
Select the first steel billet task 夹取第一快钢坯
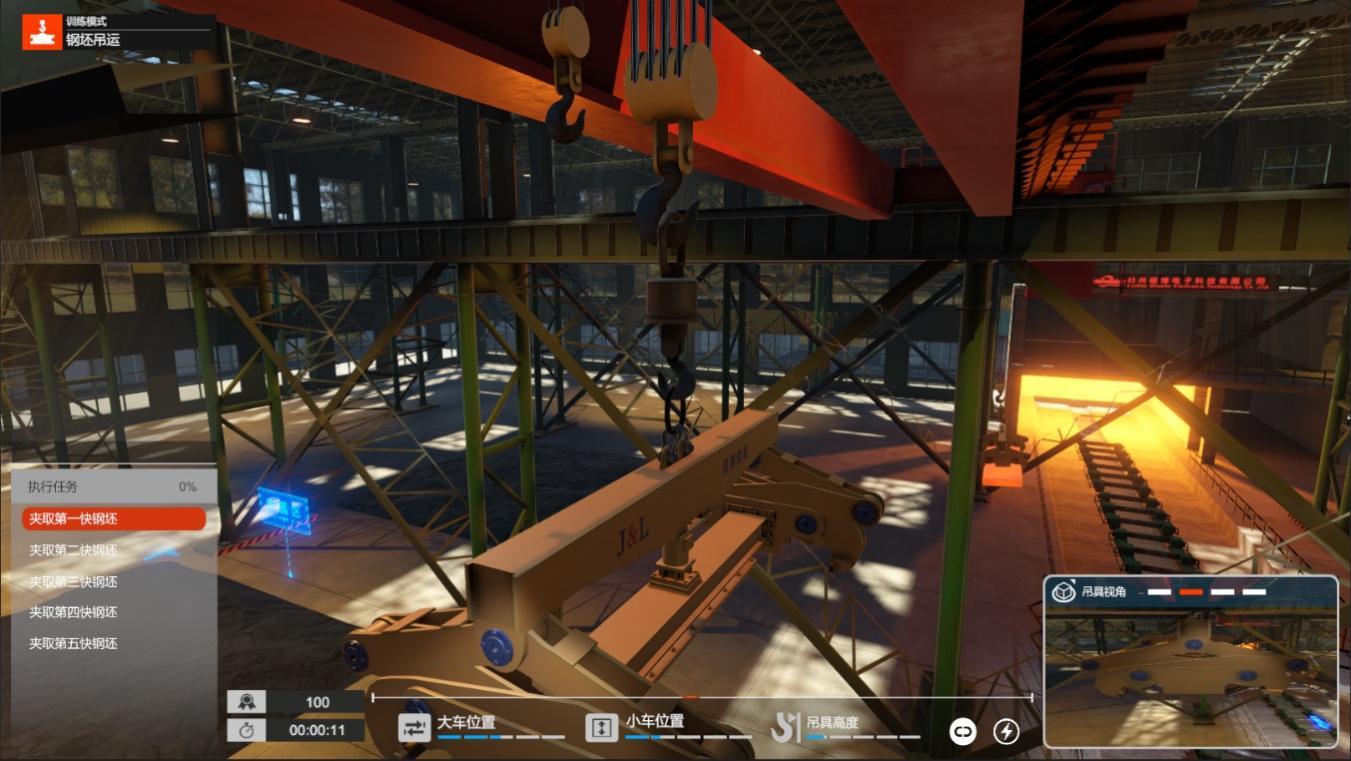click(113, 519)
